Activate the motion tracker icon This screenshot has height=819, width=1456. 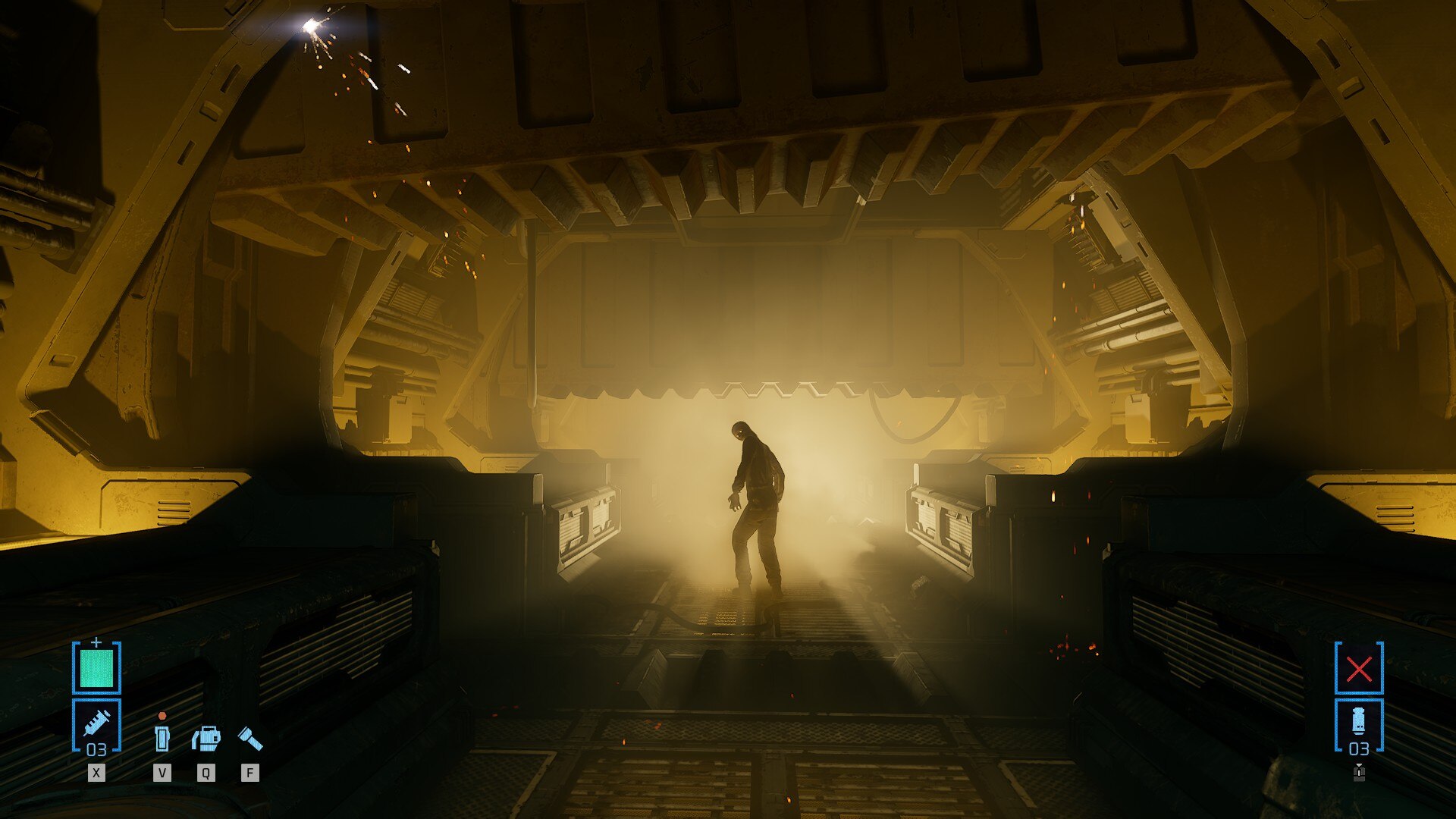[x=206, y=738]
